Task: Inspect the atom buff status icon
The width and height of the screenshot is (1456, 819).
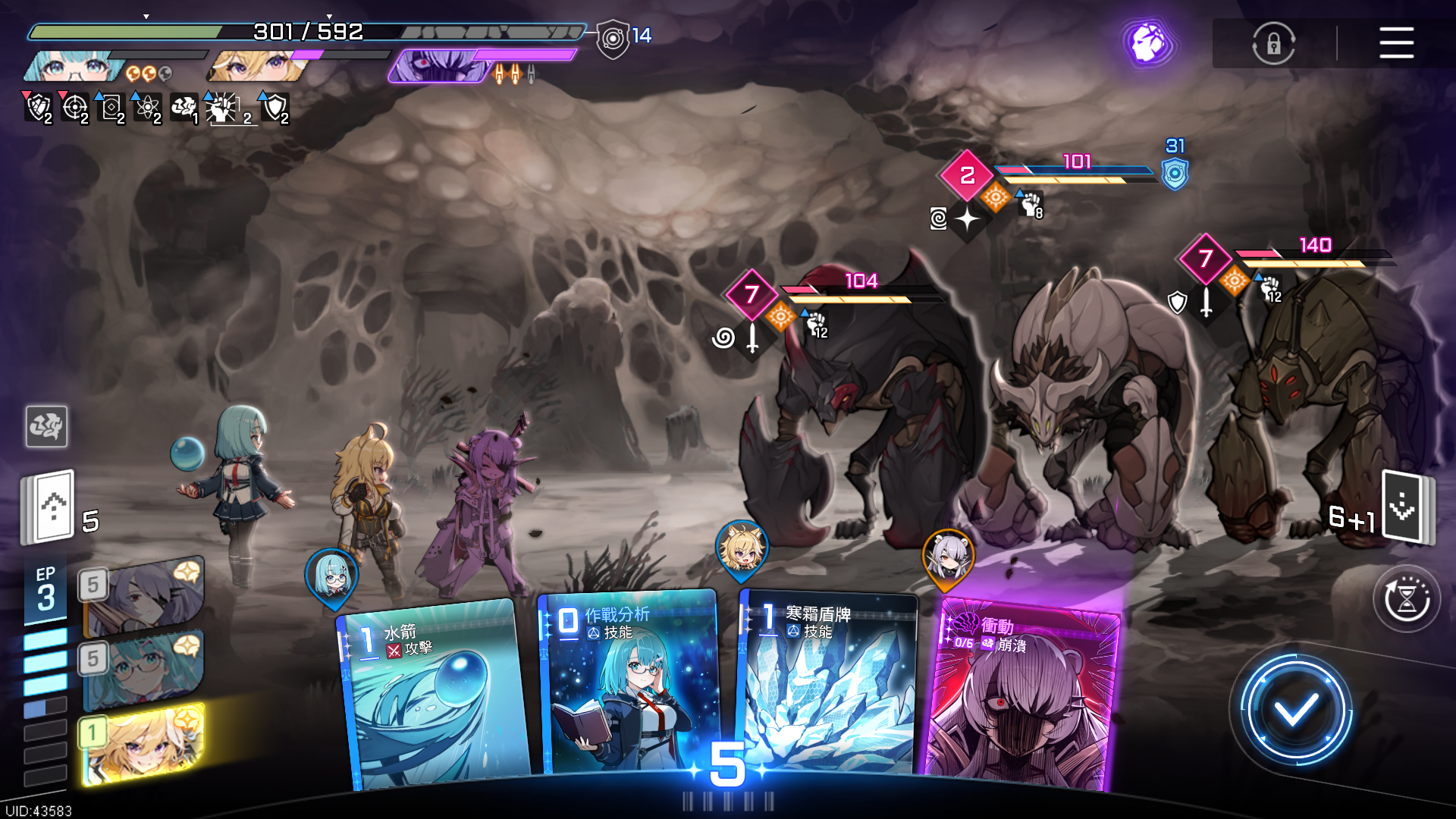Action: point(147,108)
